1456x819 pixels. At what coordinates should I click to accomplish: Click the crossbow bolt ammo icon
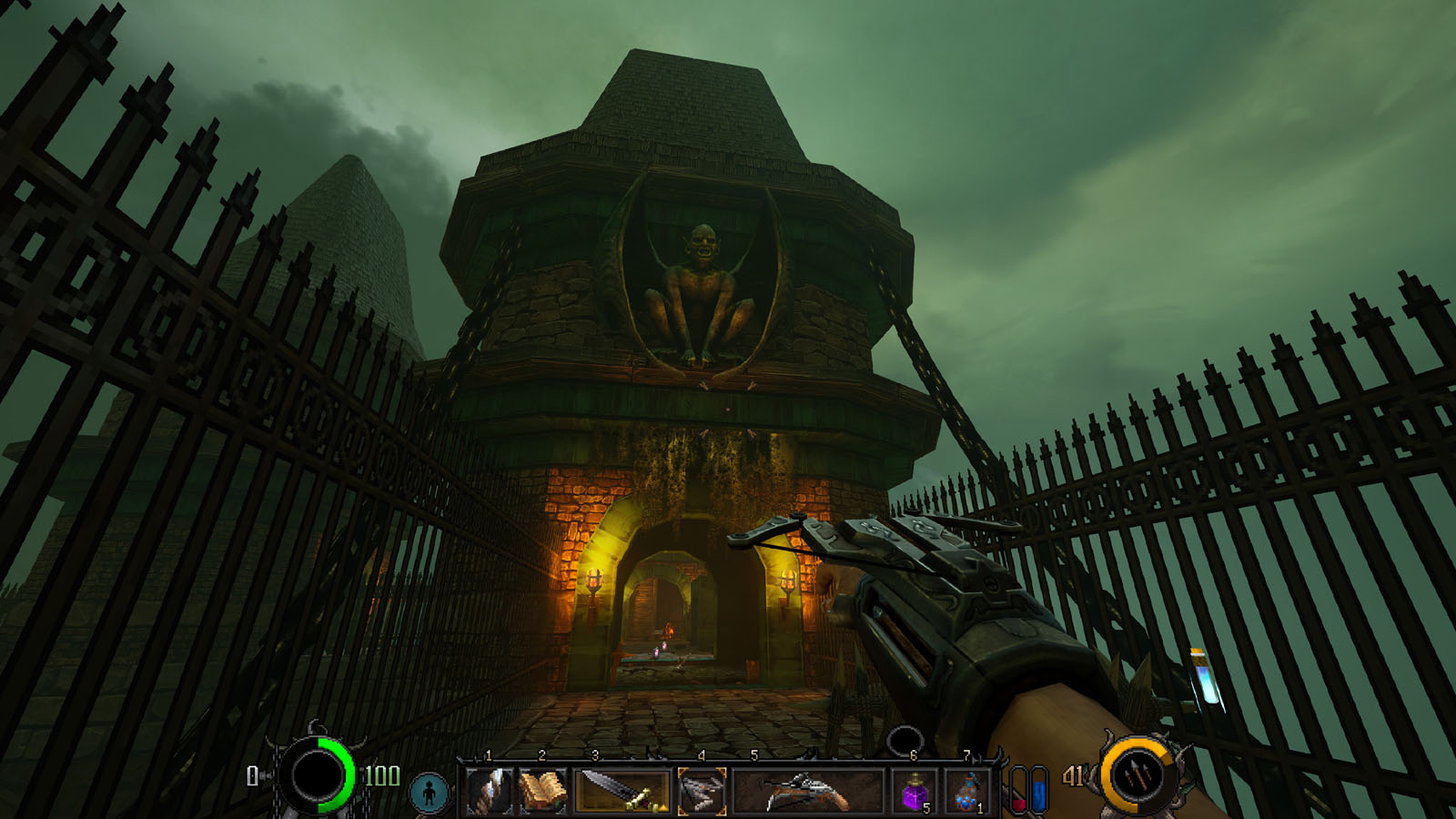1137,776
